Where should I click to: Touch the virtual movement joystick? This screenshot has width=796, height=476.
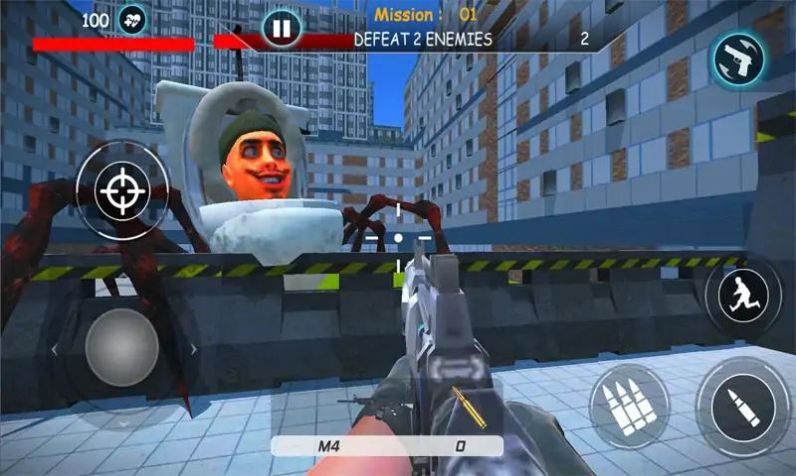pos(121,346)
